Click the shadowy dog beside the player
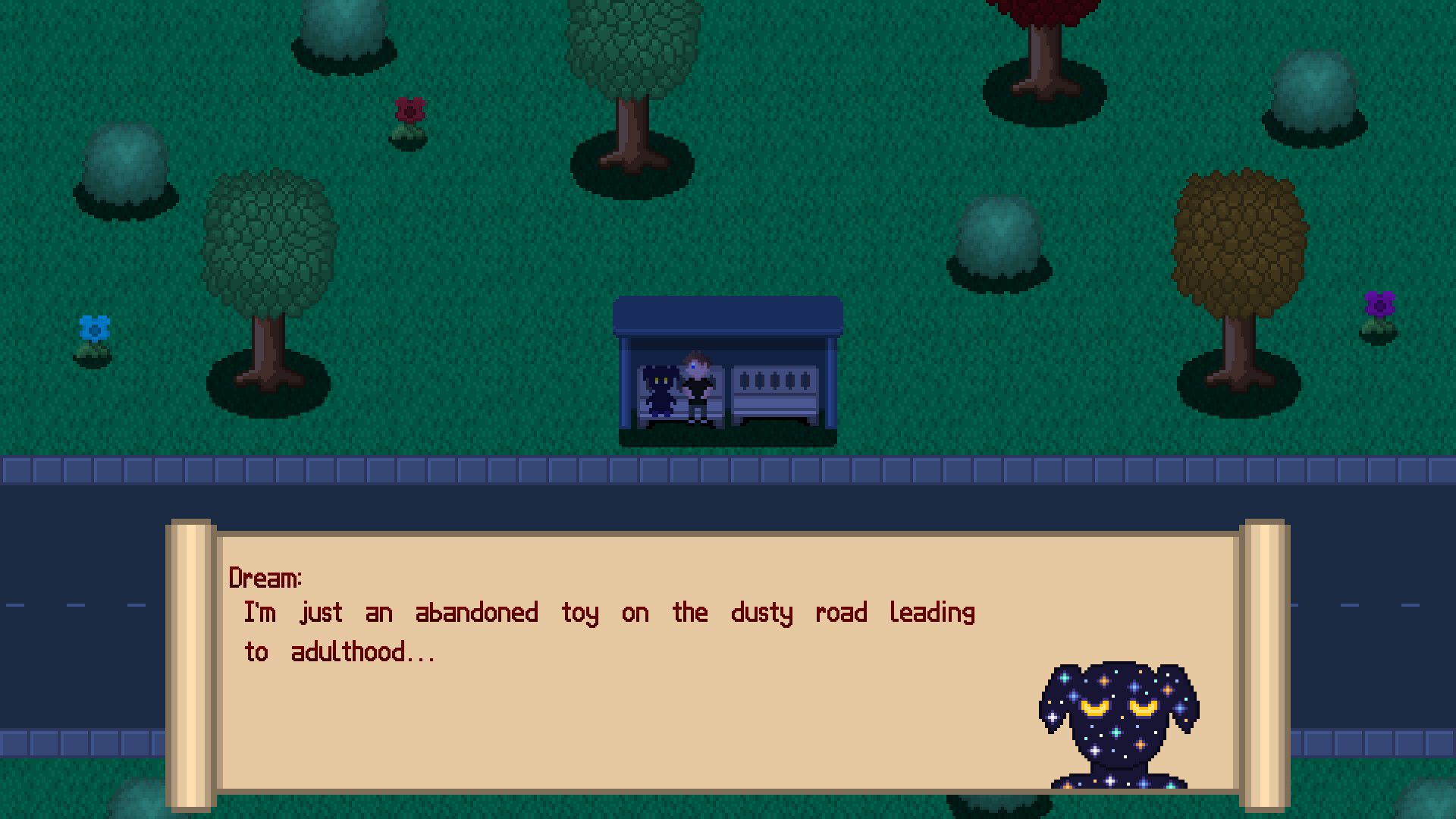 pyautogui.click(x=659, y=391)
